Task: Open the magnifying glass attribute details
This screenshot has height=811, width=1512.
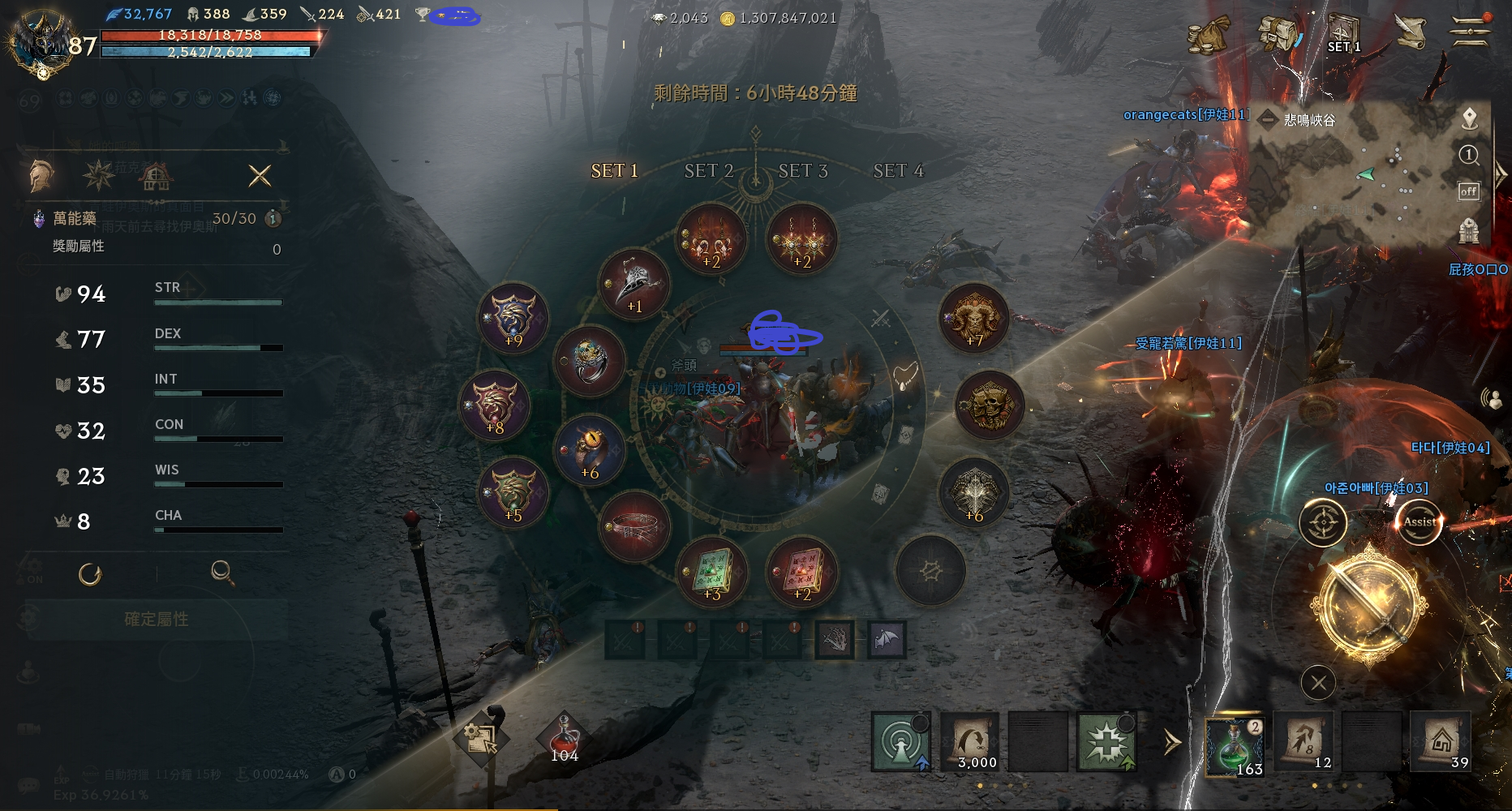Action: click(222, 573)
